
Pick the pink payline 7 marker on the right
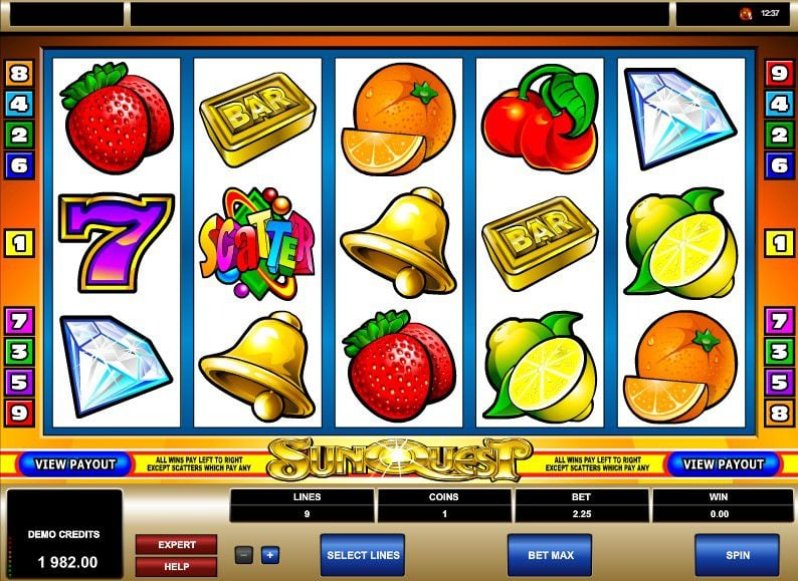pos(779,321)
